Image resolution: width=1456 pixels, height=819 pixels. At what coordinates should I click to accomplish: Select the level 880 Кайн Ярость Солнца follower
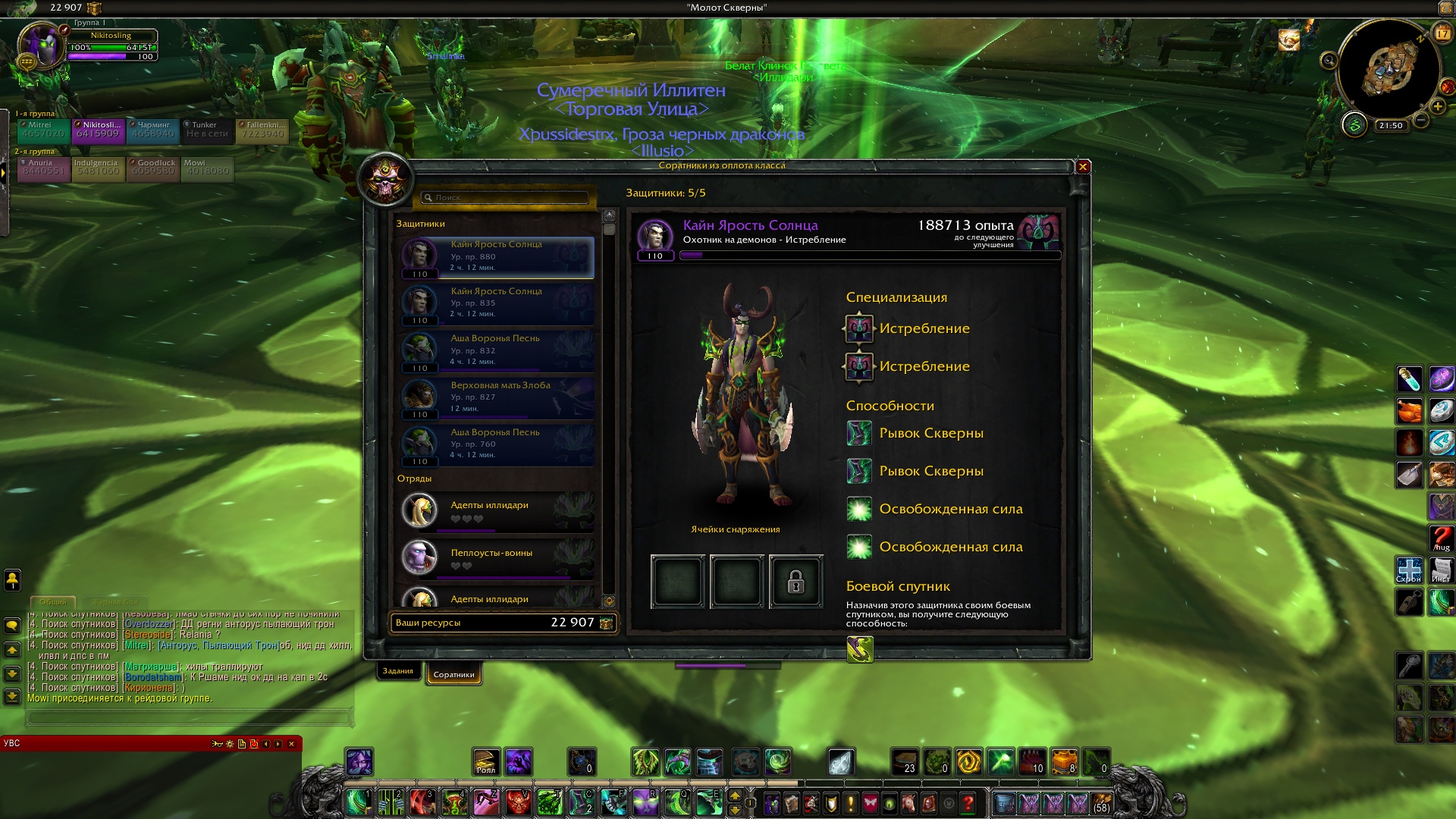click(x=497, y=257)
